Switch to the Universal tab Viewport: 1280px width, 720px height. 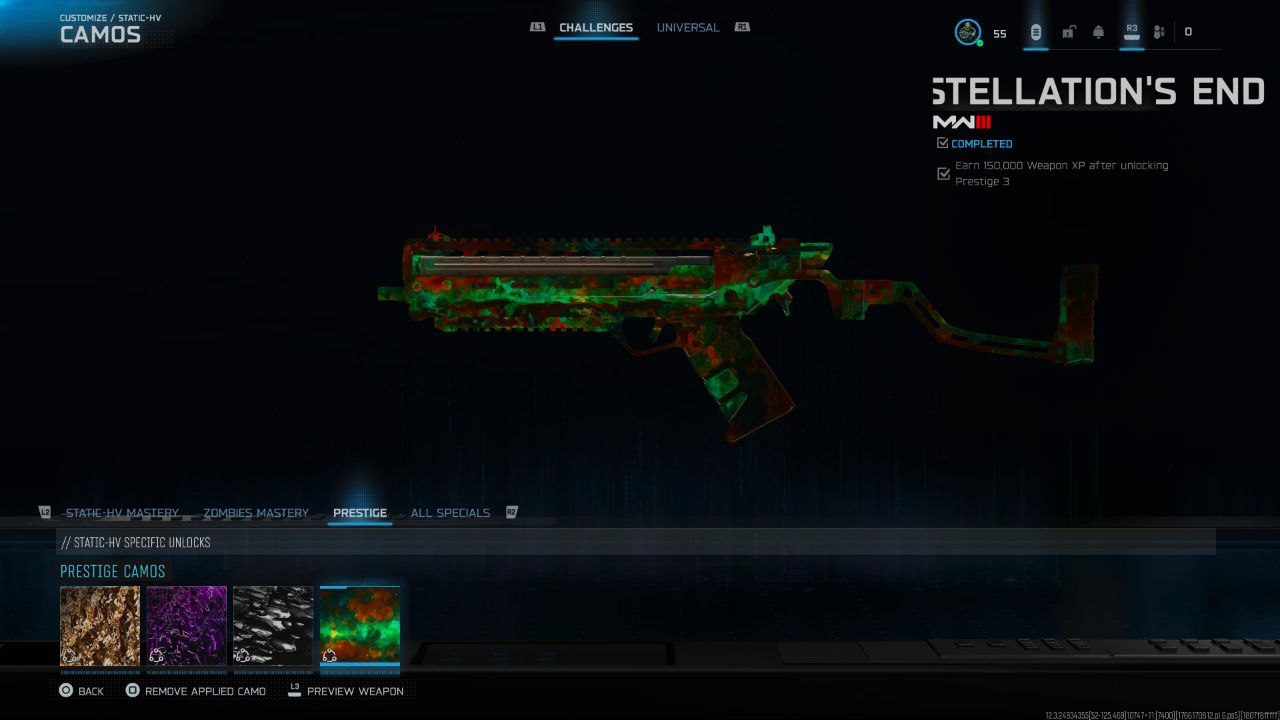point(687,28)
